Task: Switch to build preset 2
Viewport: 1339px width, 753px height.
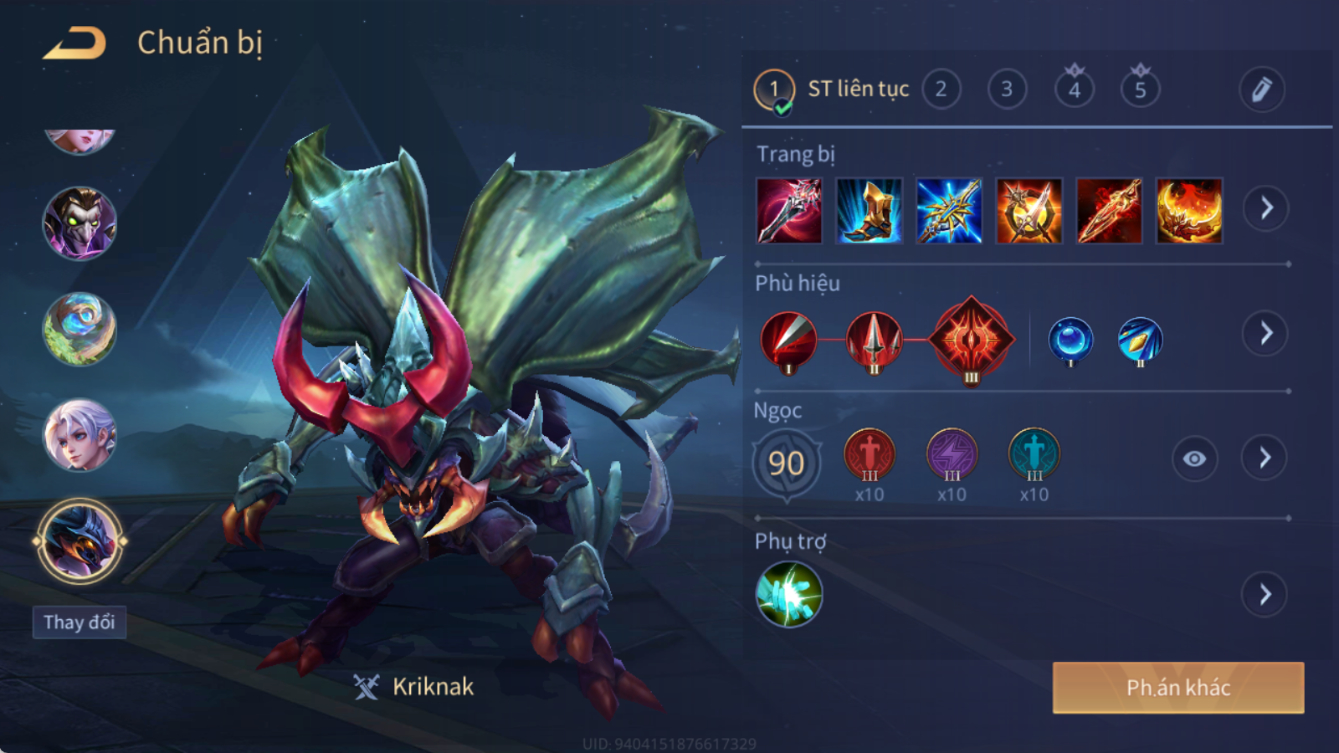Action: pos(941,90)
